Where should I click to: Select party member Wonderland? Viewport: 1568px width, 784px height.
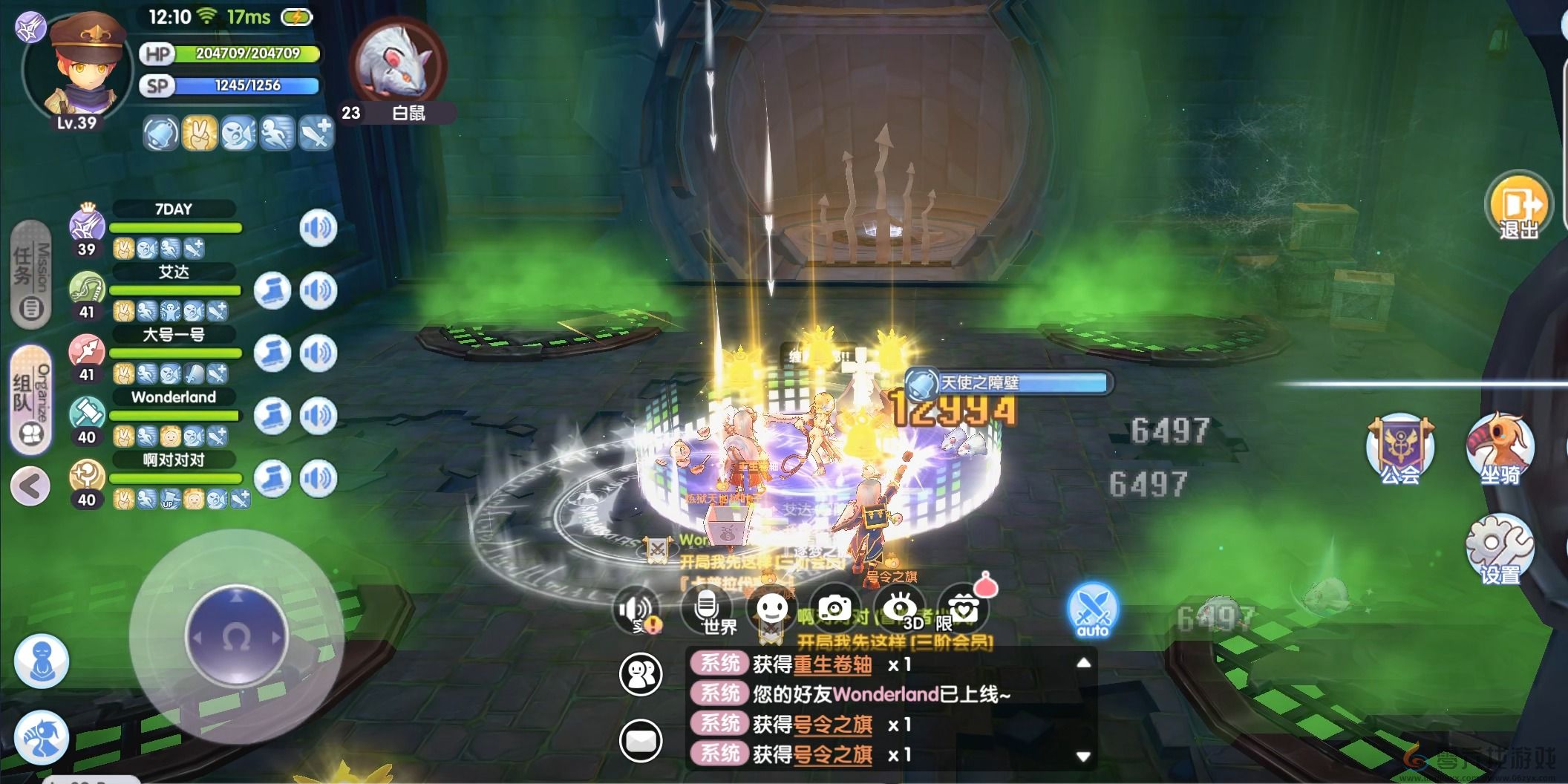172,398
